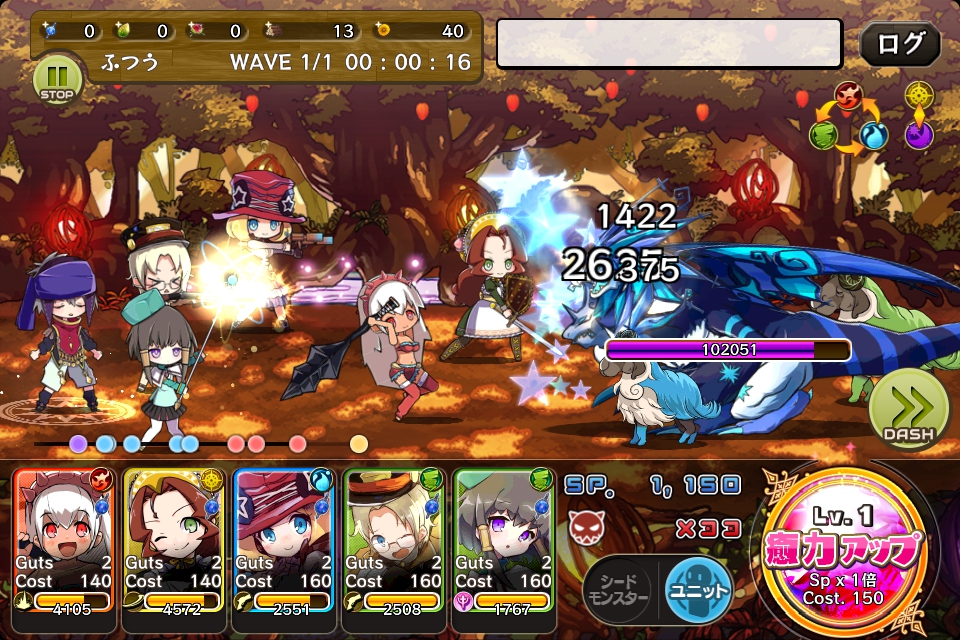Switch to the ユニット unit tab
The image size is (960, 640).
pos(698,586)
